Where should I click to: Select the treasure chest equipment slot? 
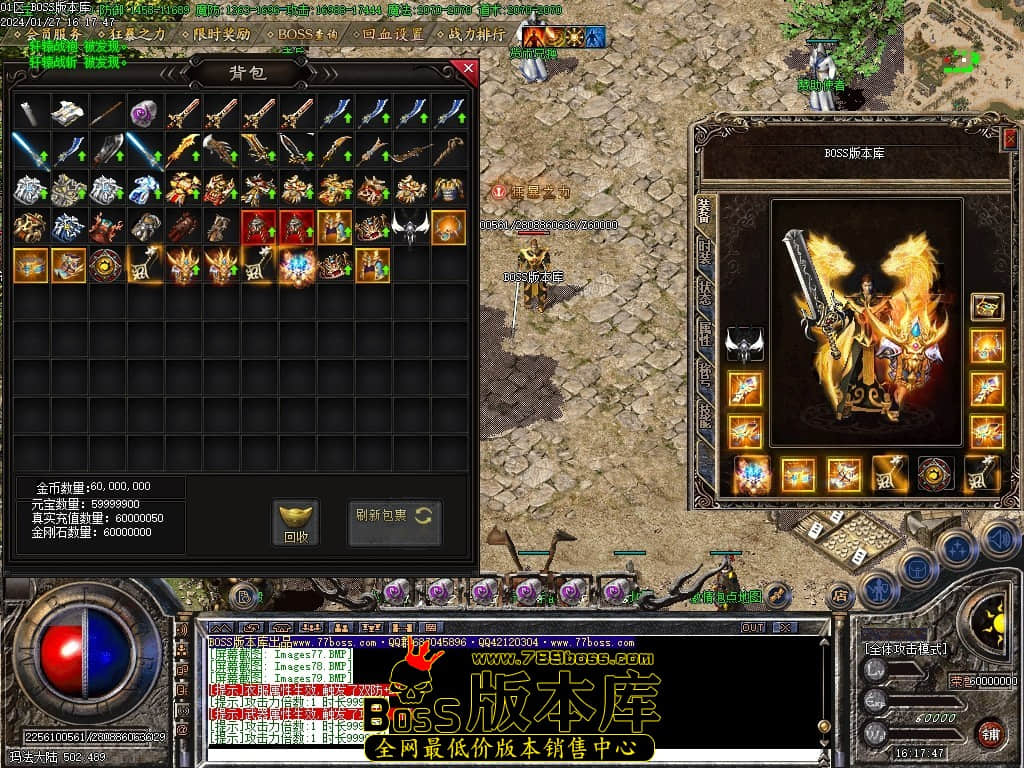[987, 306]
